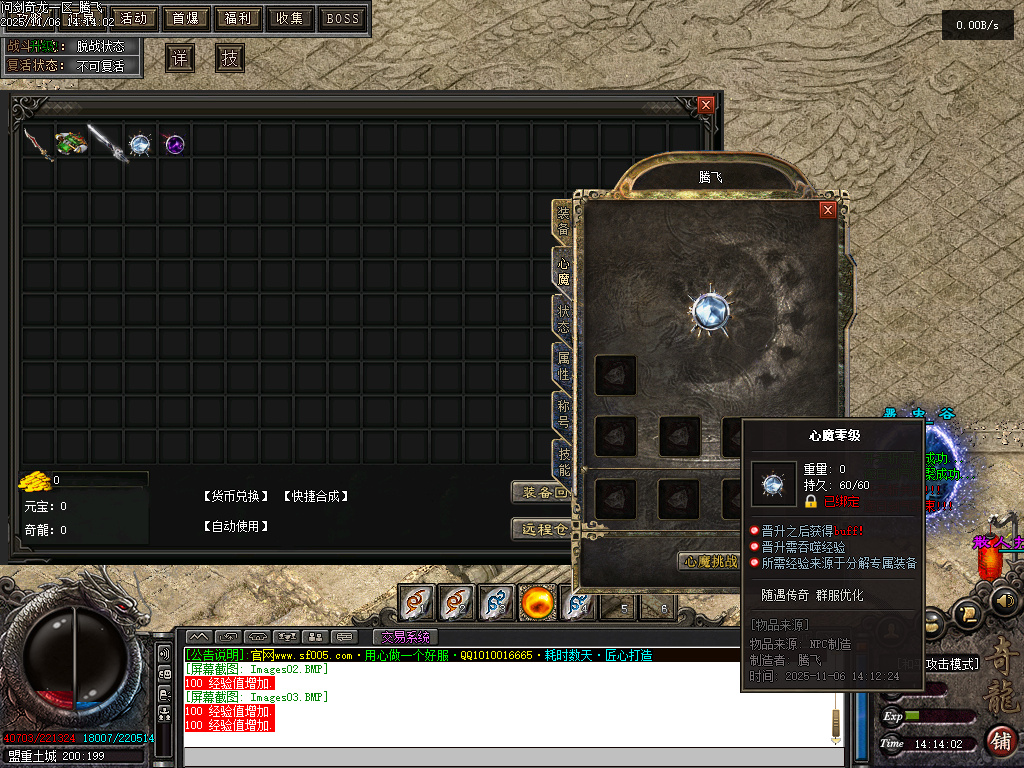Image resolution: width=1024 pixels, height=768 pixels.
Task: Open the 活动 events menu
Action: pos(134,18)
